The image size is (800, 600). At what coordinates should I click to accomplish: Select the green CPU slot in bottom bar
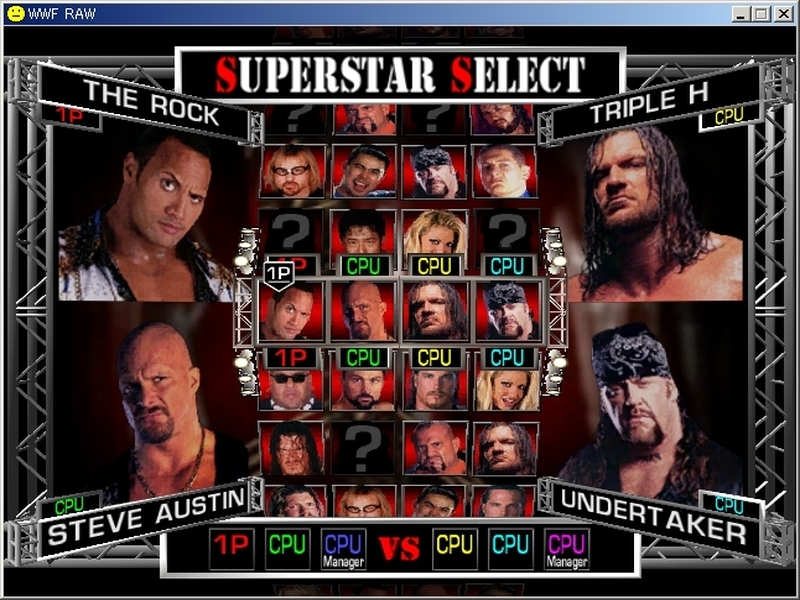(287, 547)
